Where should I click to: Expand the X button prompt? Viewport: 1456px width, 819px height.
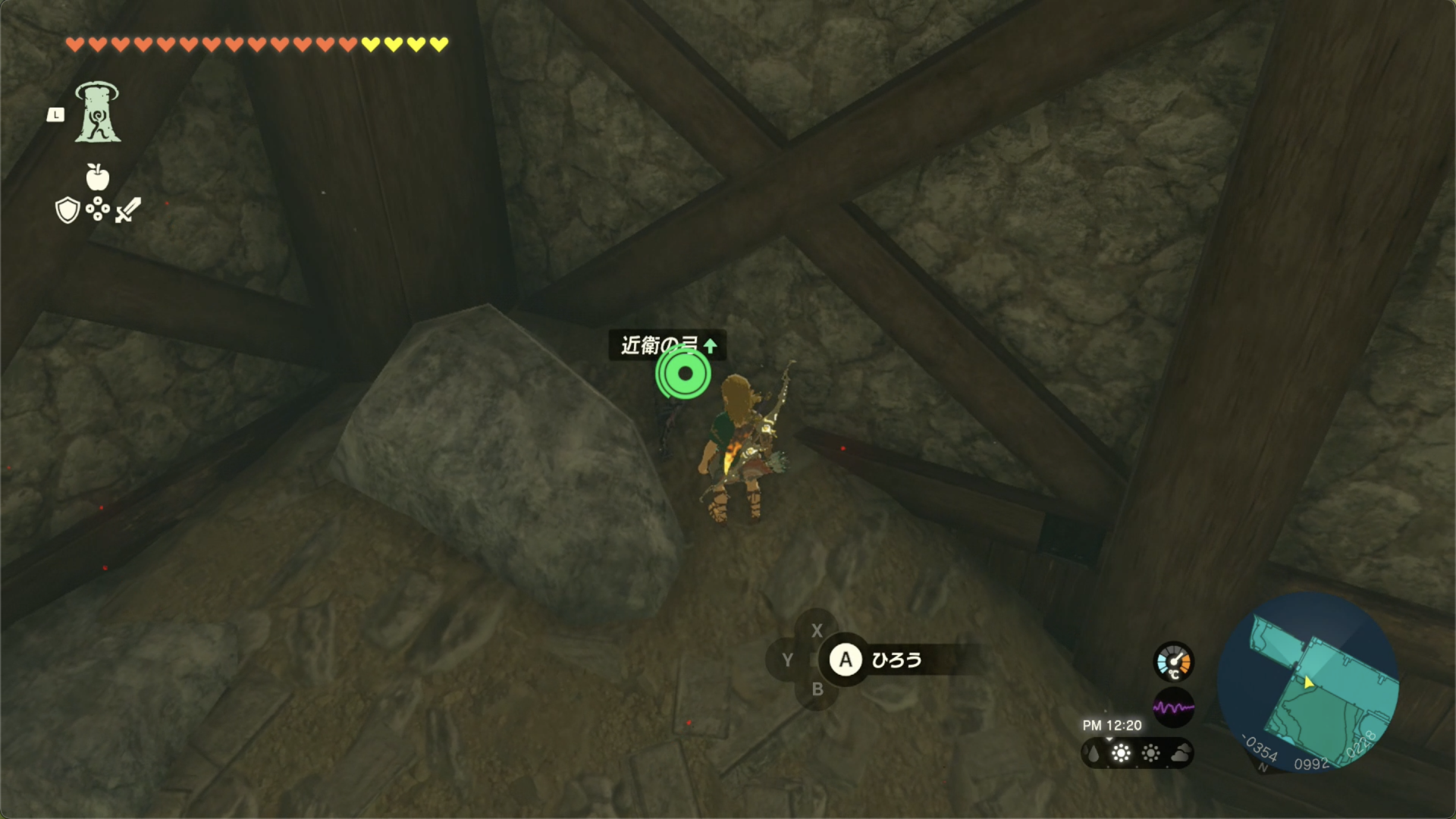(817, 629)
